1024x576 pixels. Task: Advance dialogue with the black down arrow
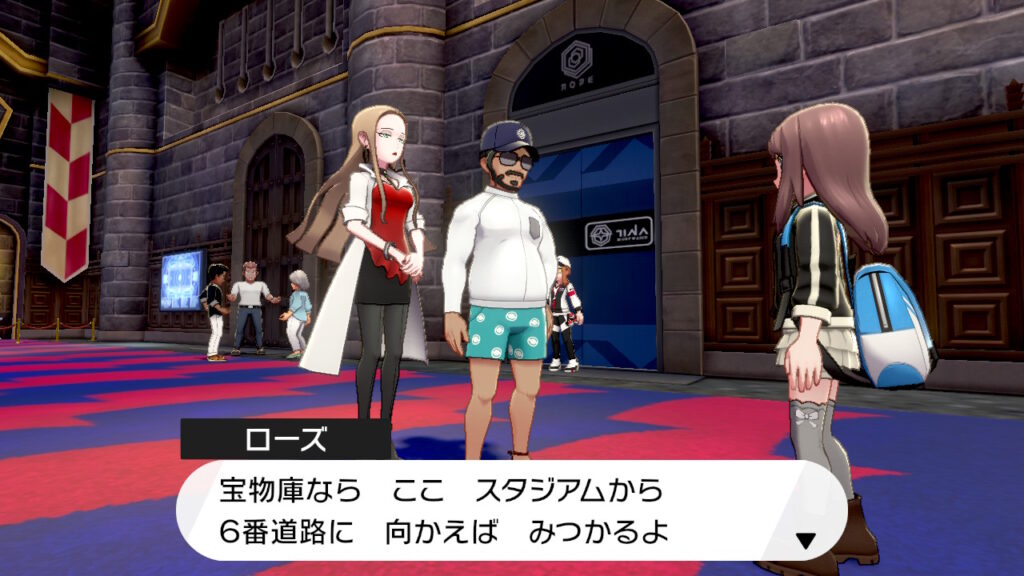coord(805,541)
